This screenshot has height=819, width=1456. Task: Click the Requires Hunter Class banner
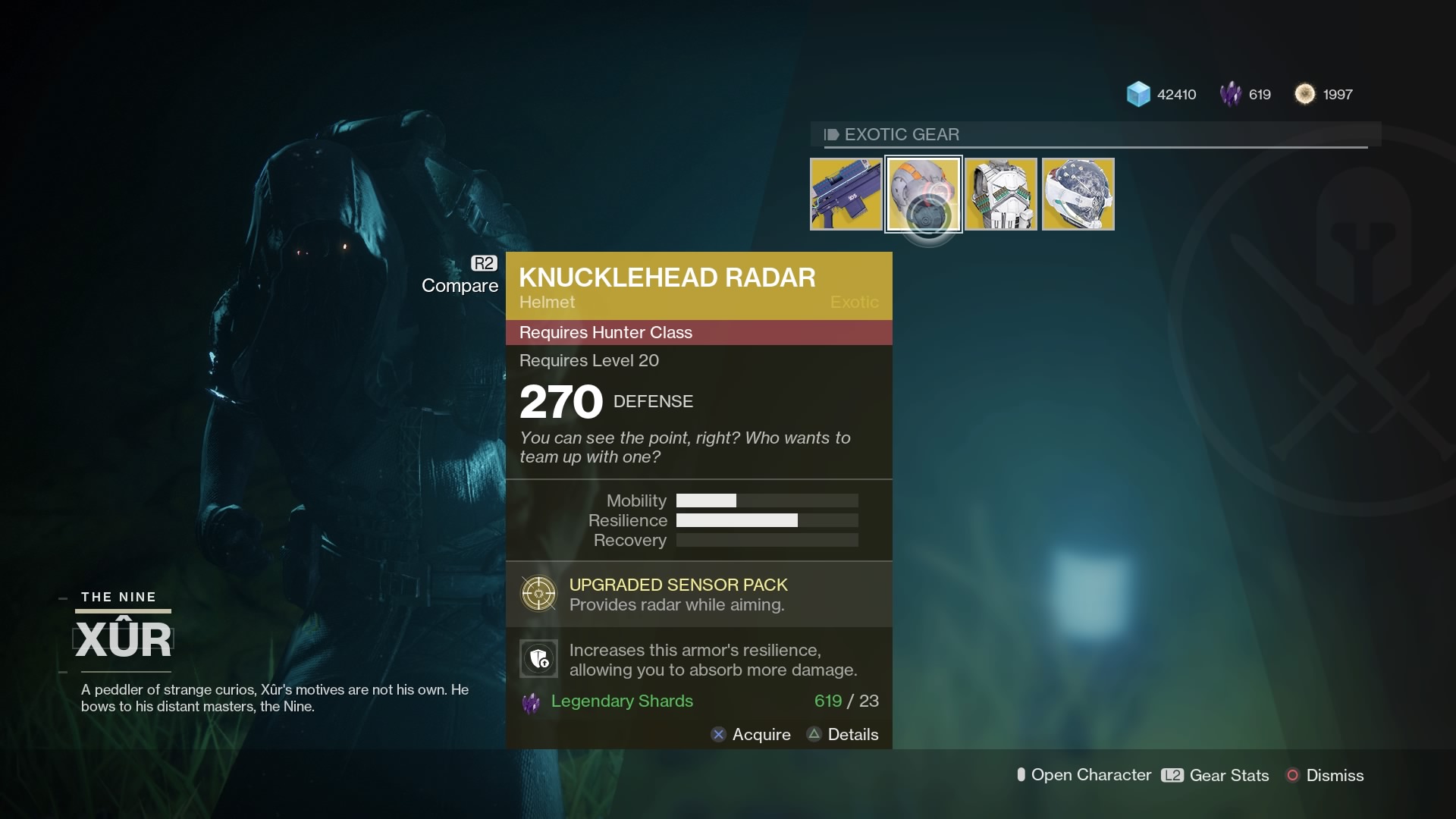click(698, 332)
